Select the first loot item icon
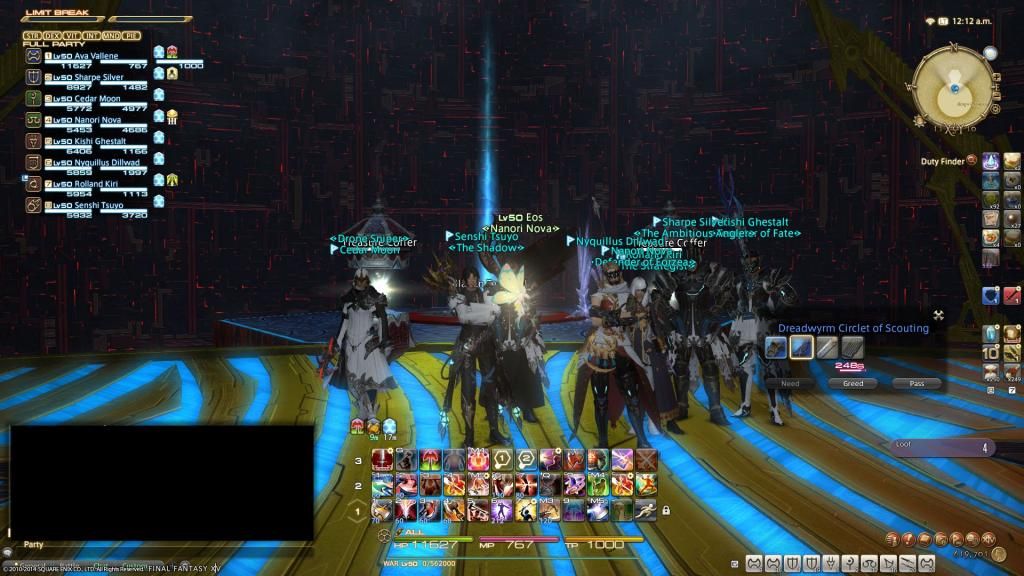1024x576 pixels. pos(777,347)
